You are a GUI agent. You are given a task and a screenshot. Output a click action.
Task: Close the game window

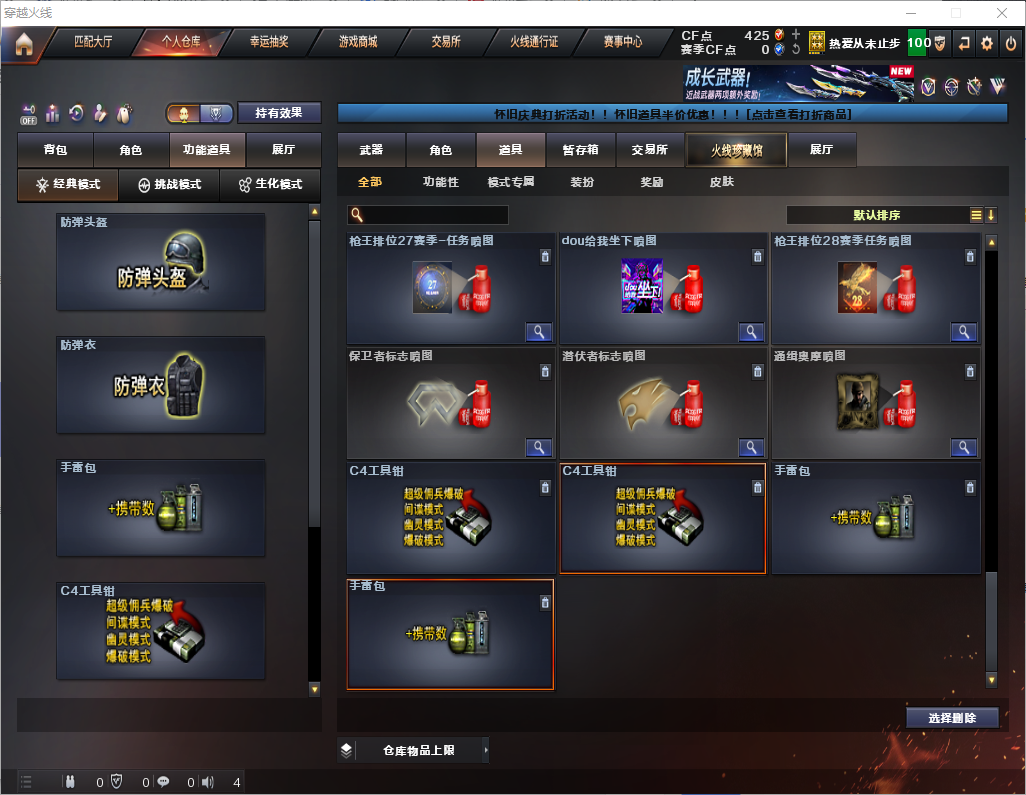(x=1002, y=13)
